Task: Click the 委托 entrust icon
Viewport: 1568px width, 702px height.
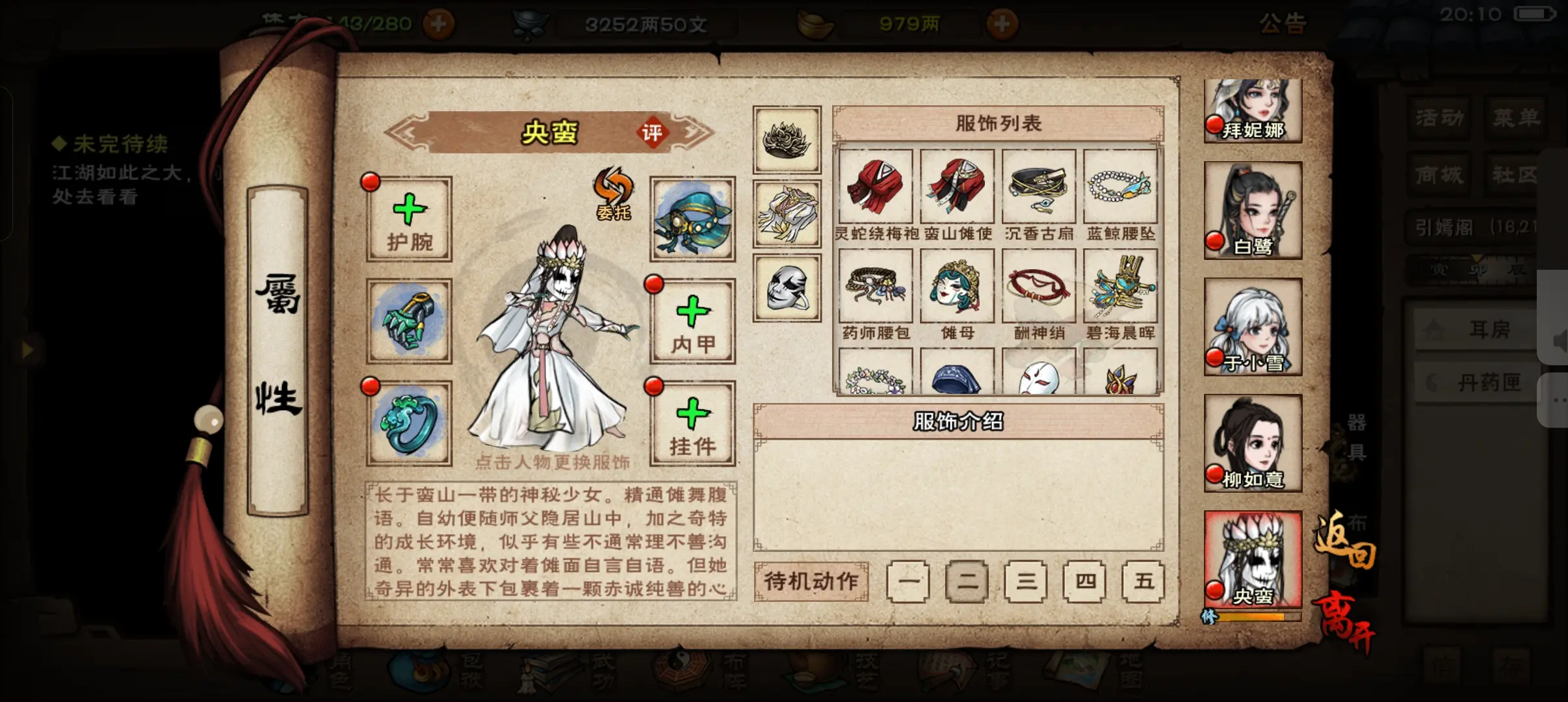Action: [613, 194]
